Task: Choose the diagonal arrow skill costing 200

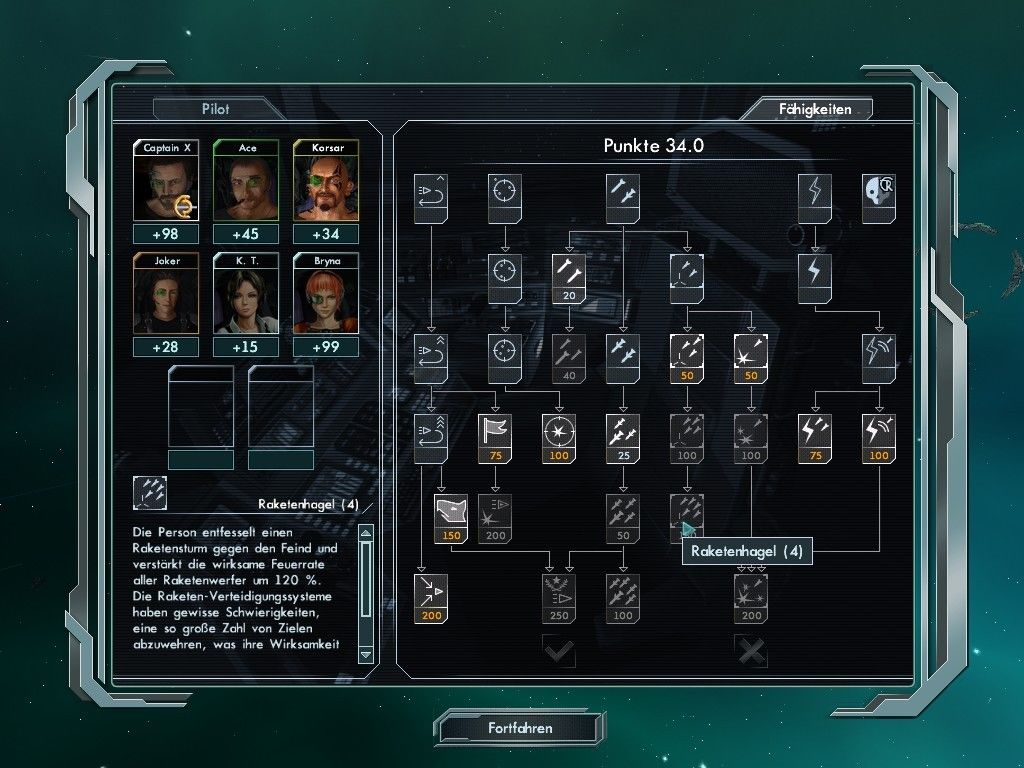Action: pos(431,592)
